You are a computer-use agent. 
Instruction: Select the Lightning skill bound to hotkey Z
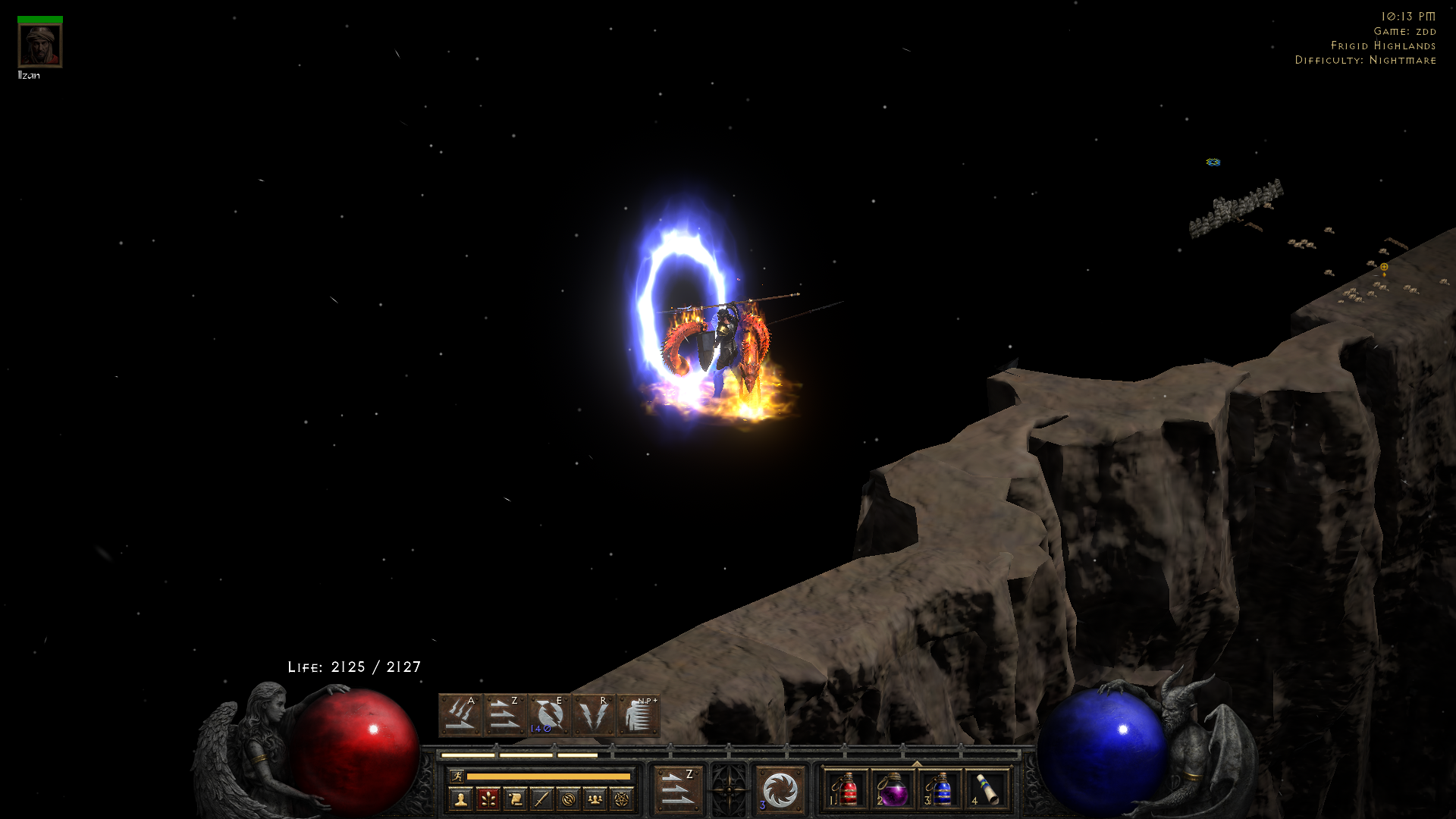click(x=507, y=713)
